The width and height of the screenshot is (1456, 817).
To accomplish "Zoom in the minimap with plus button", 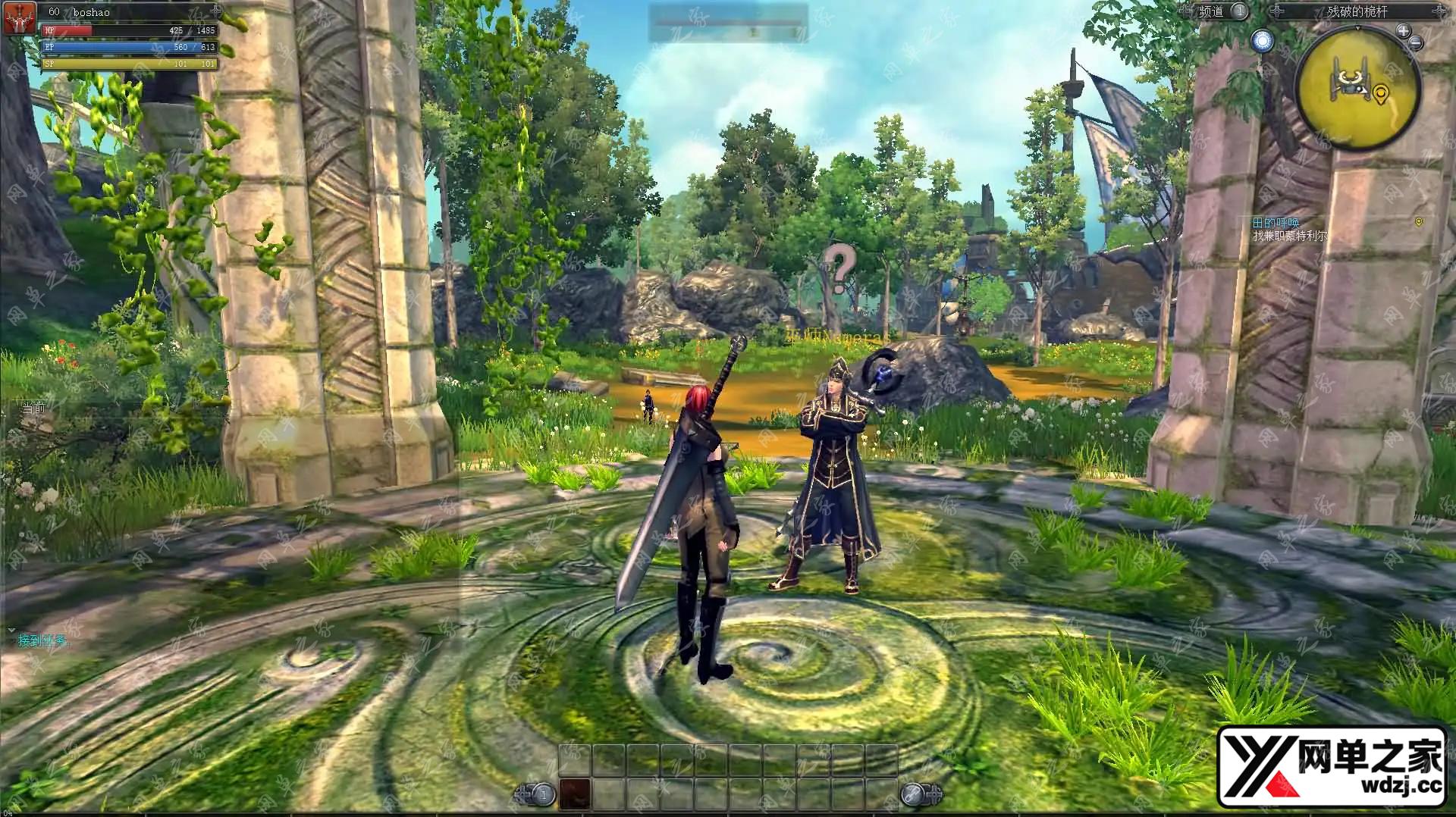I will 1403,31.
